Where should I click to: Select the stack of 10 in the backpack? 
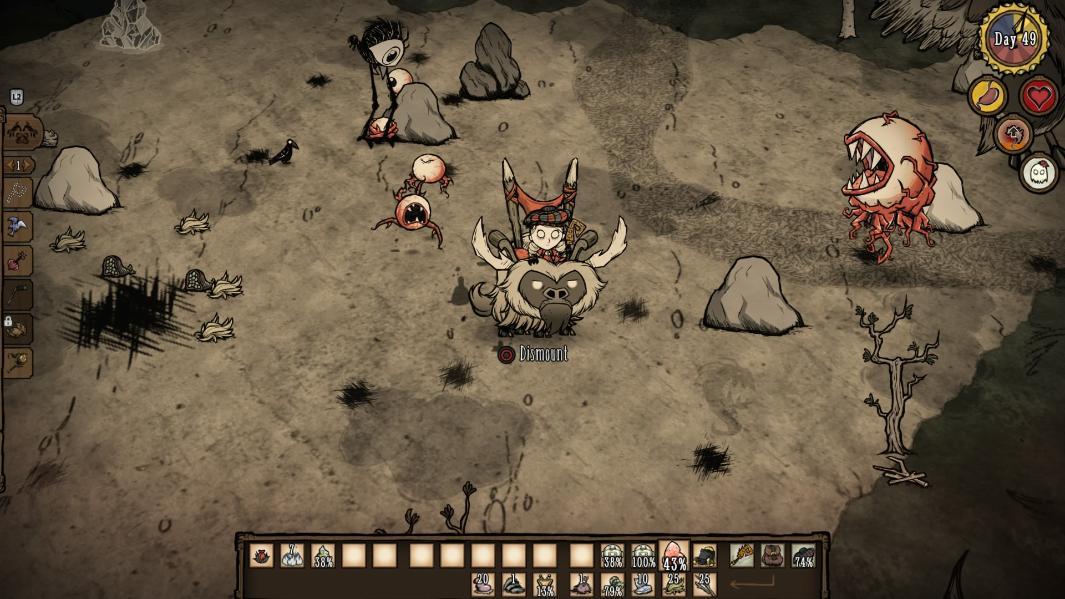coord(643,584)
